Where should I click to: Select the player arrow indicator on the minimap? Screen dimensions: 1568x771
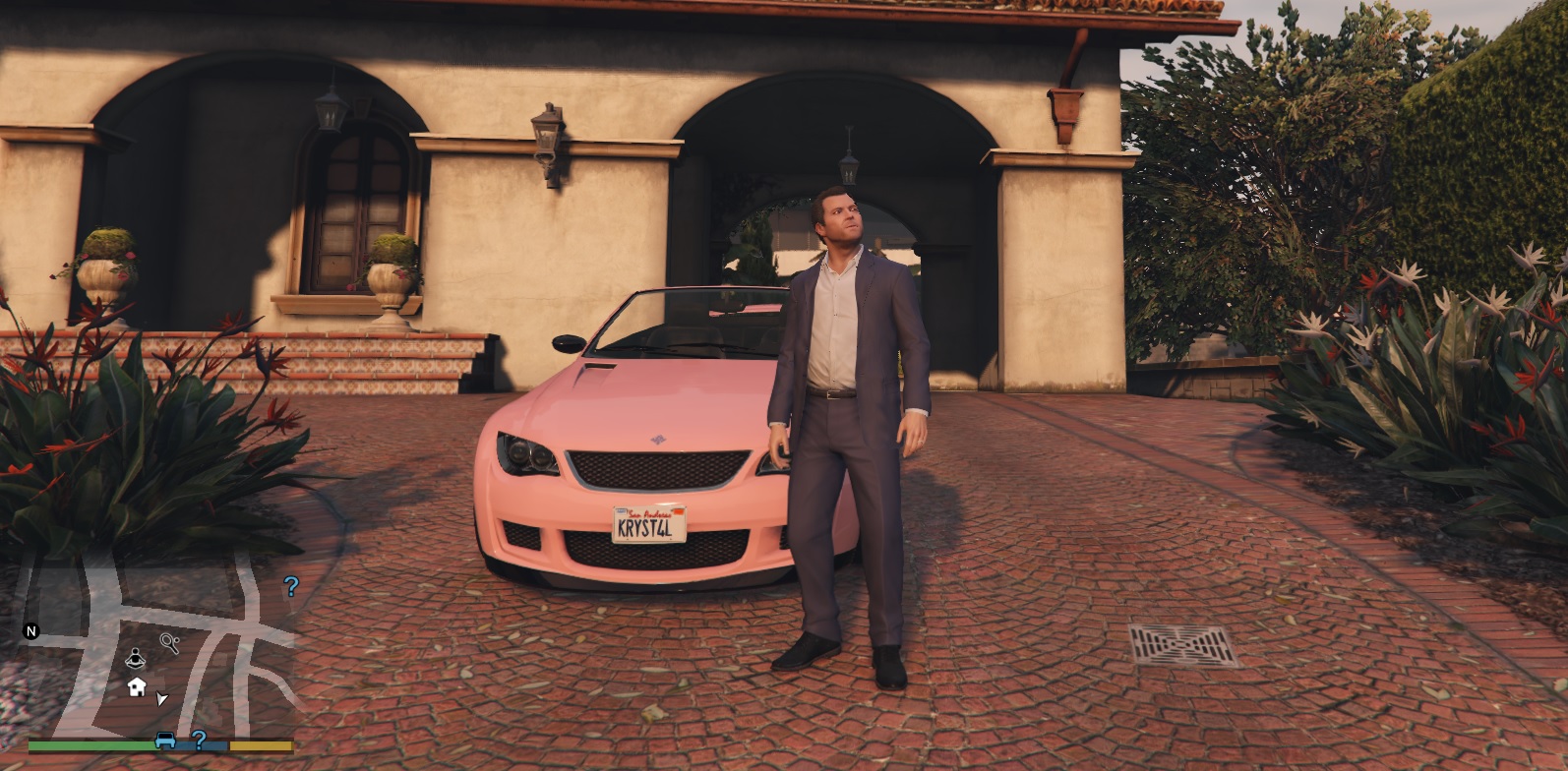coord(160,698)
